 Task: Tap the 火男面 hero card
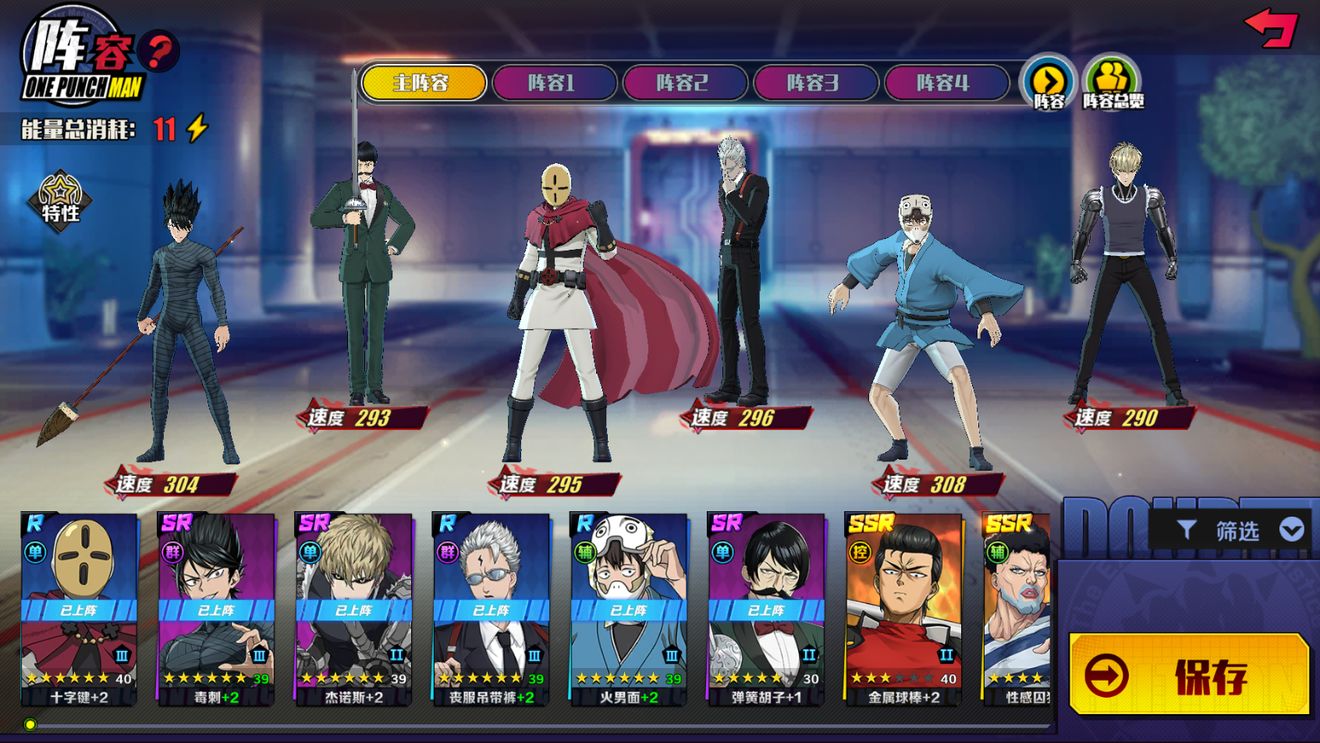click(x=628, y=608)
